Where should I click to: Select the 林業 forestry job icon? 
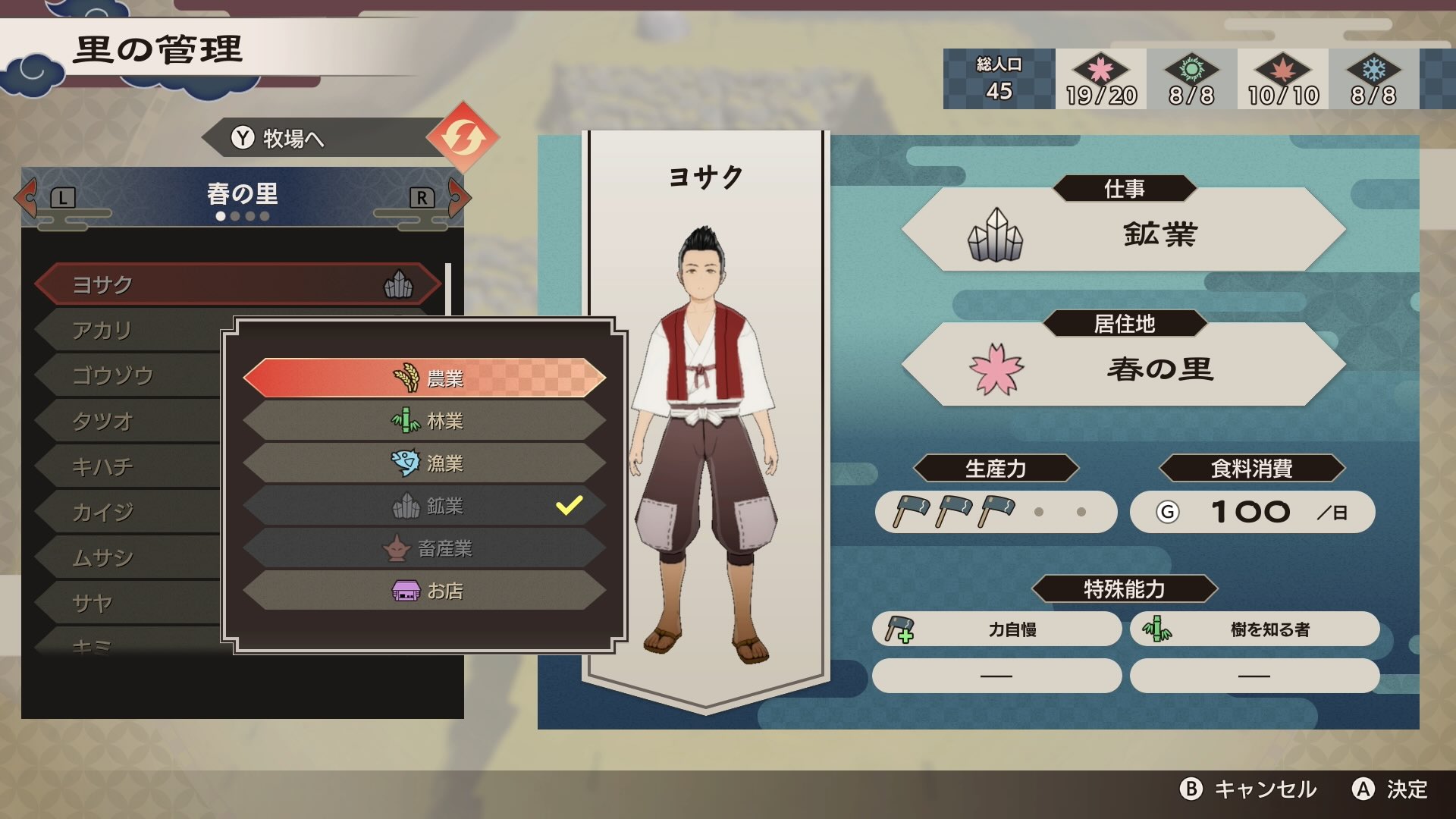tap(404, 422)
